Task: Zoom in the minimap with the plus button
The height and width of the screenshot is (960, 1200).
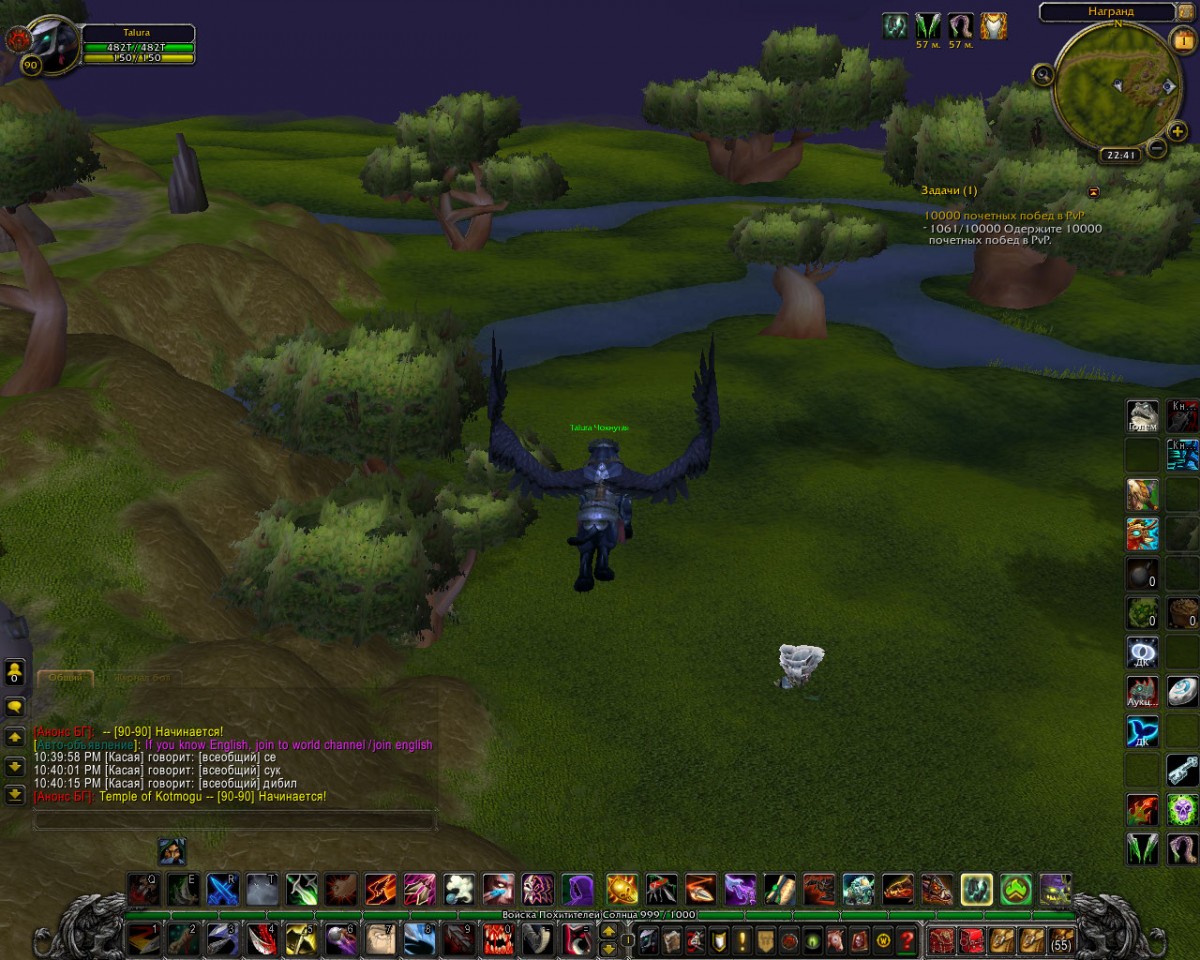Action: coord(1177,131)
